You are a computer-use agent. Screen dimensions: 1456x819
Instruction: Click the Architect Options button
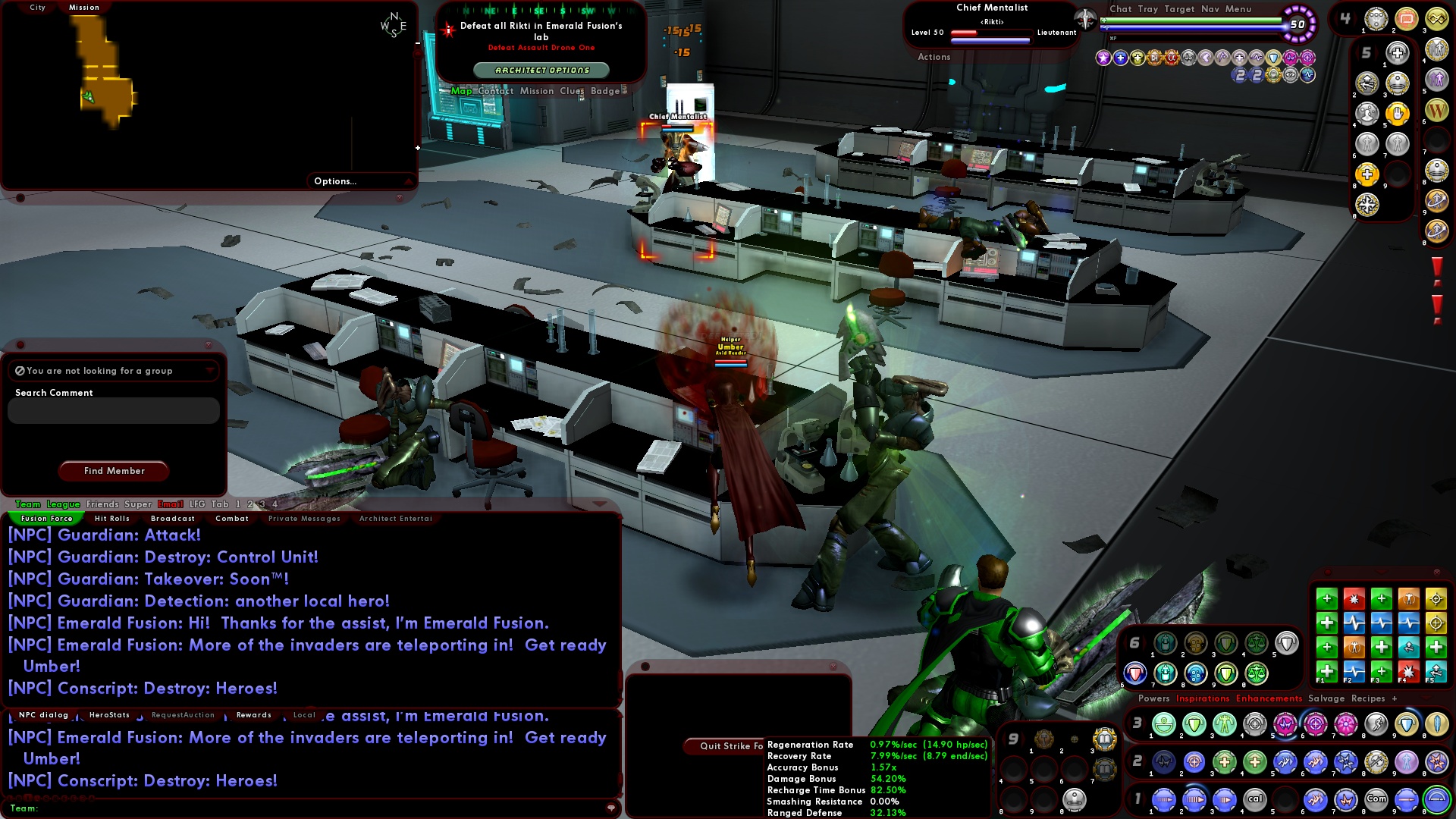click(x=541, y=69)
